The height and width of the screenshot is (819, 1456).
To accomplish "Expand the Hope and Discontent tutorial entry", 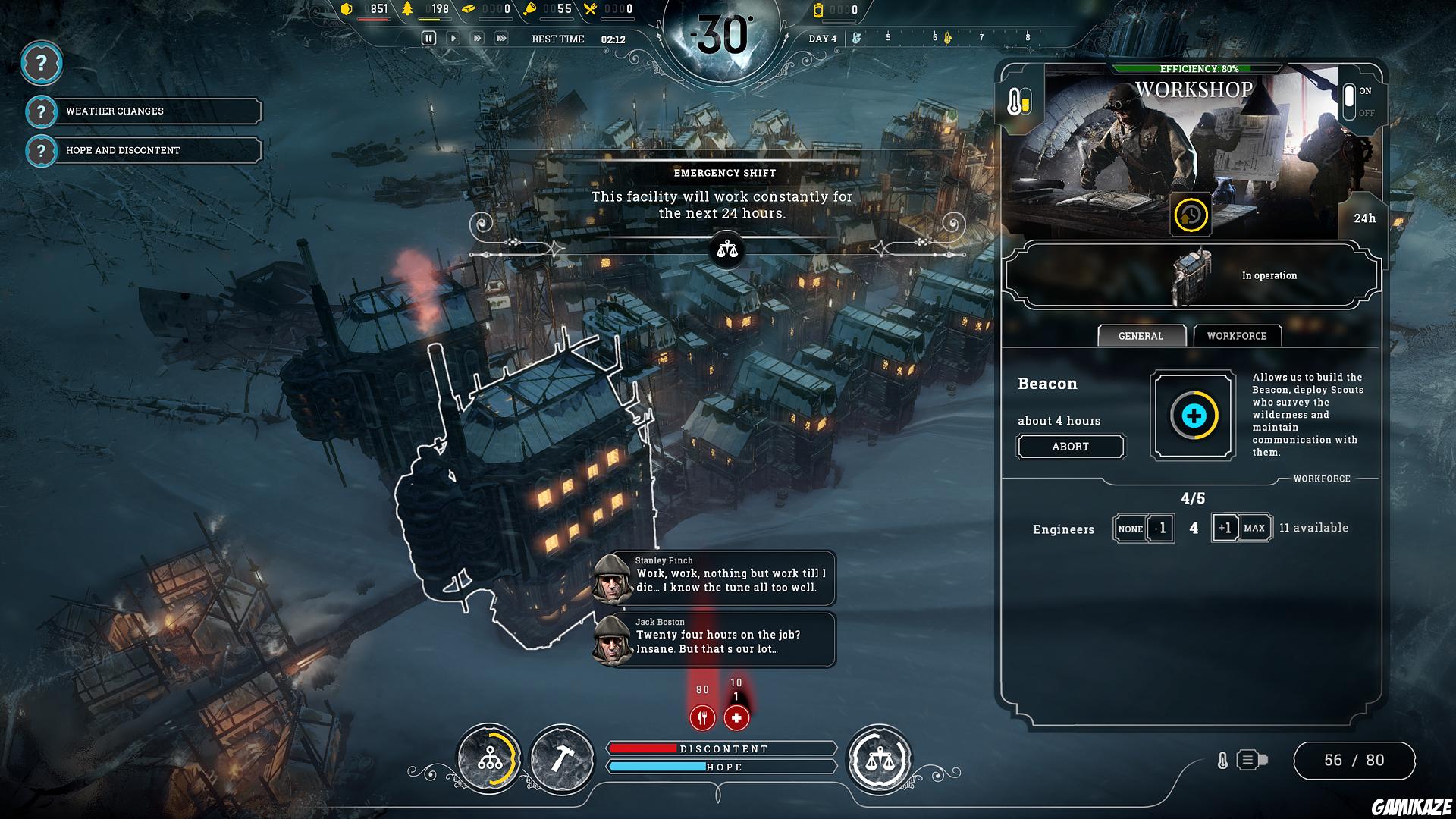I will (x=121, y=150).
